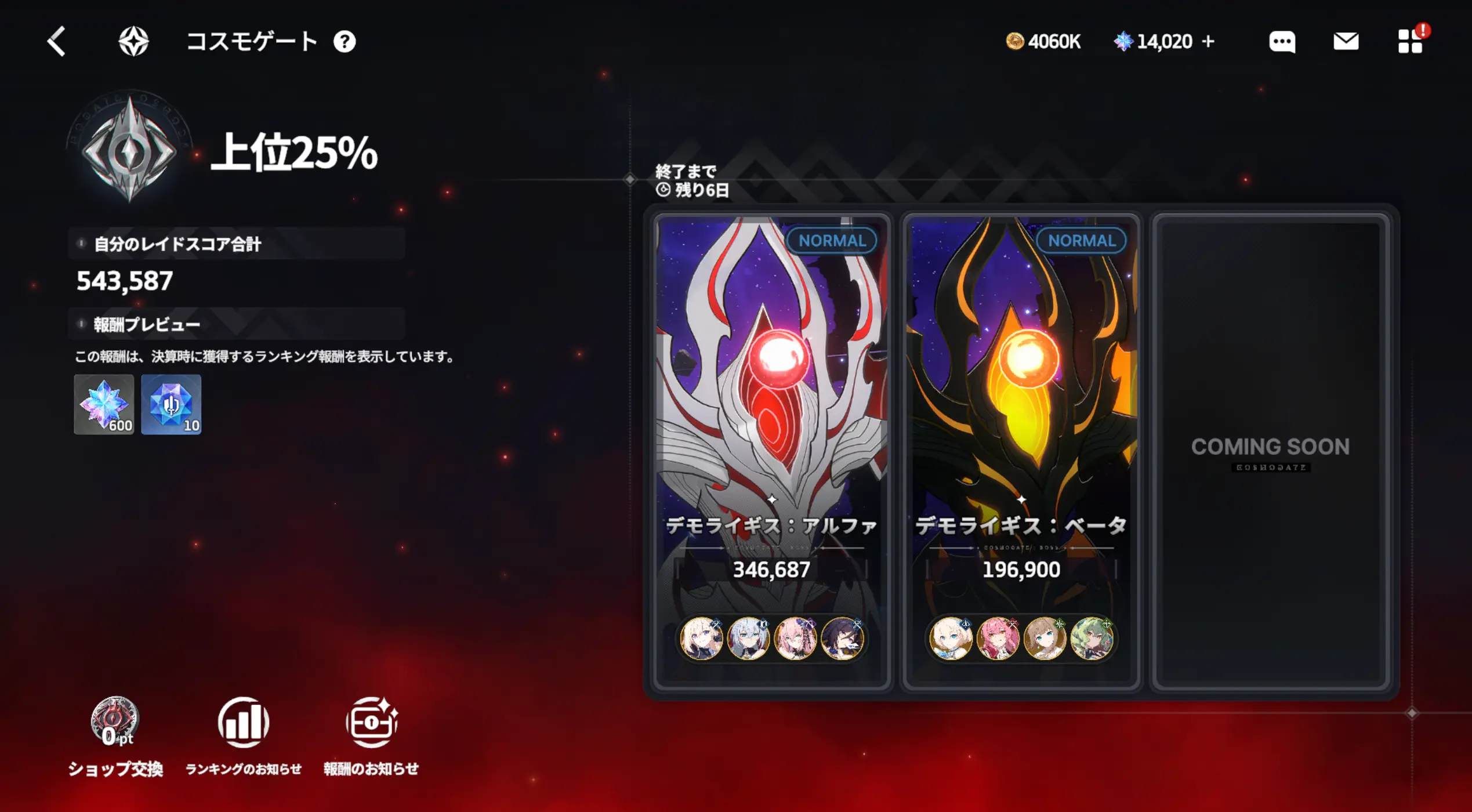Go back using the arrow button
1472x812 pixels.
click(x=57, y=42)
